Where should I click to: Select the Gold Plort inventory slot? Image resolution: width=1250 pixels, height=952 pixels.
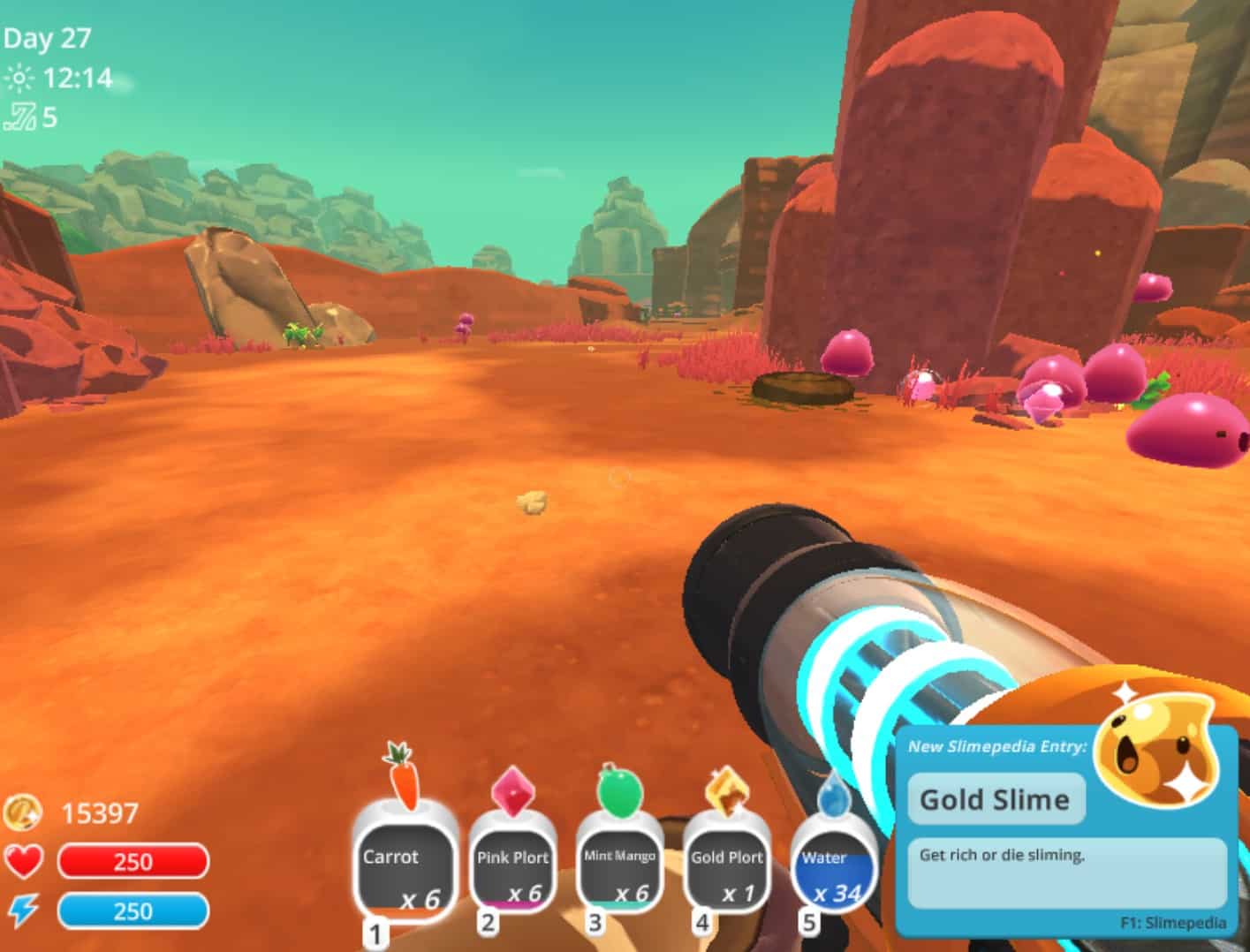(726, 868)
